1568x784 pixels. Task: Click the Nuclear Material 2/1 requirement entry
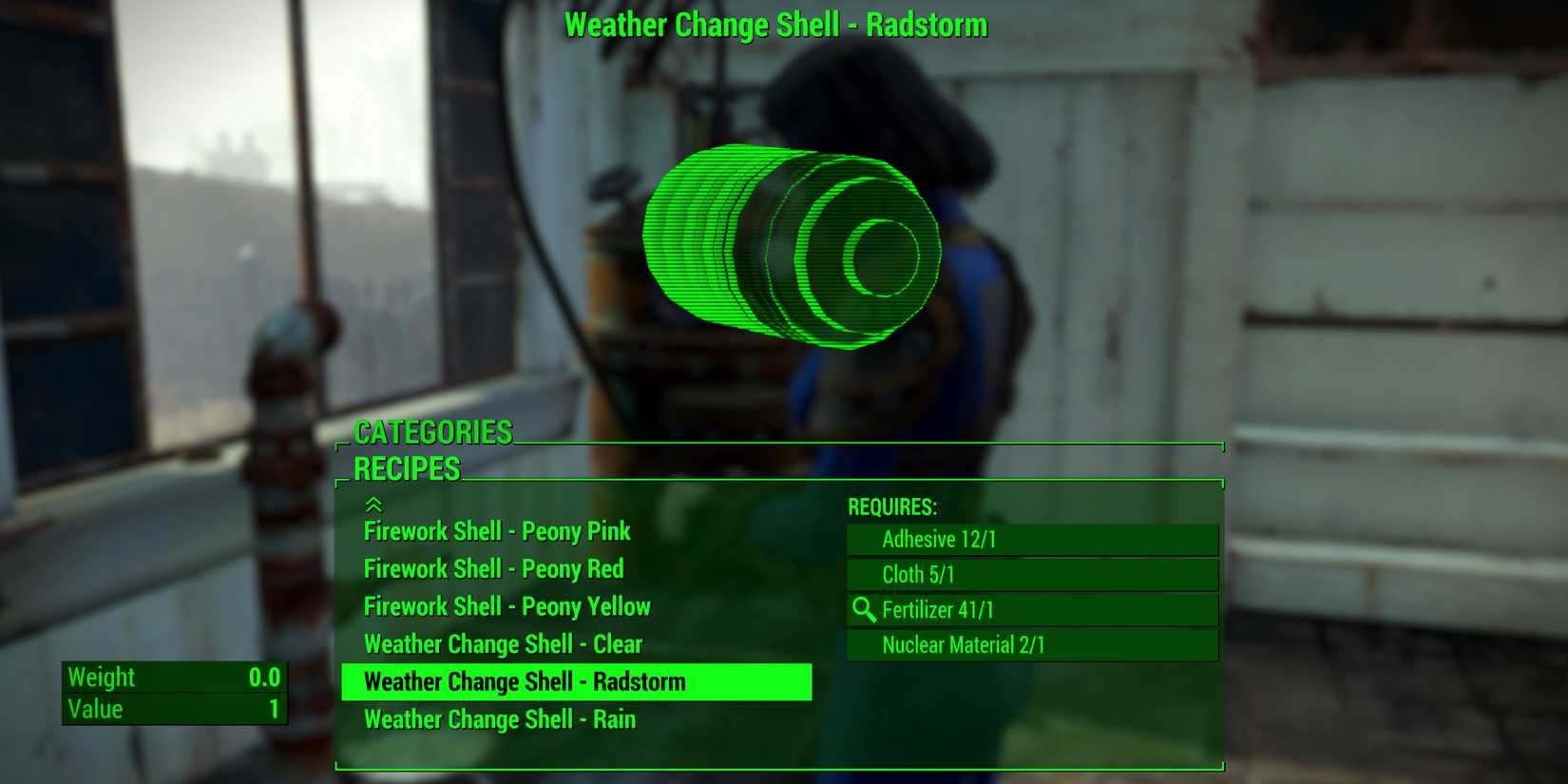[1032, 645]
